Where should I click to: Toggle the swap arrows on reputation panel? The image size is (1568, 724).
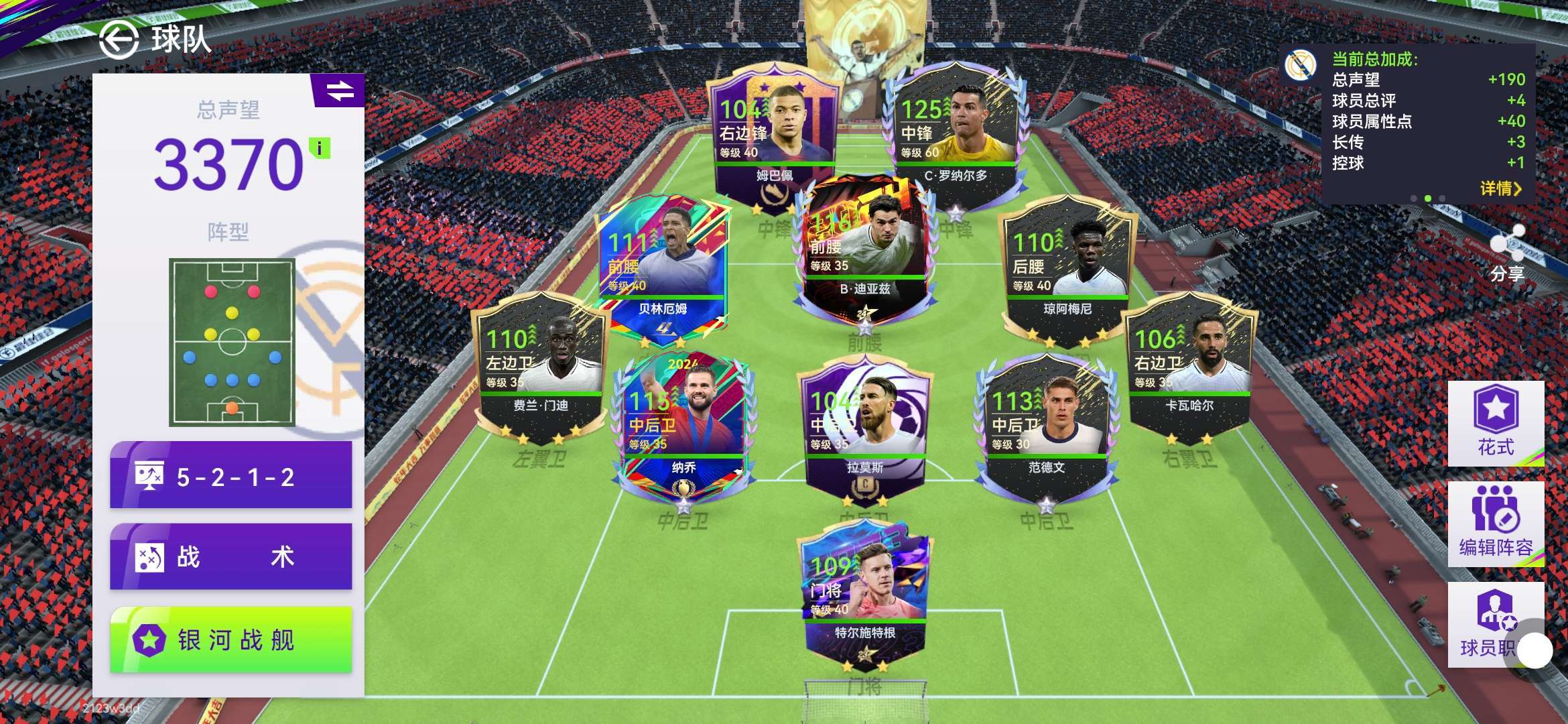(x=340, y=90)
